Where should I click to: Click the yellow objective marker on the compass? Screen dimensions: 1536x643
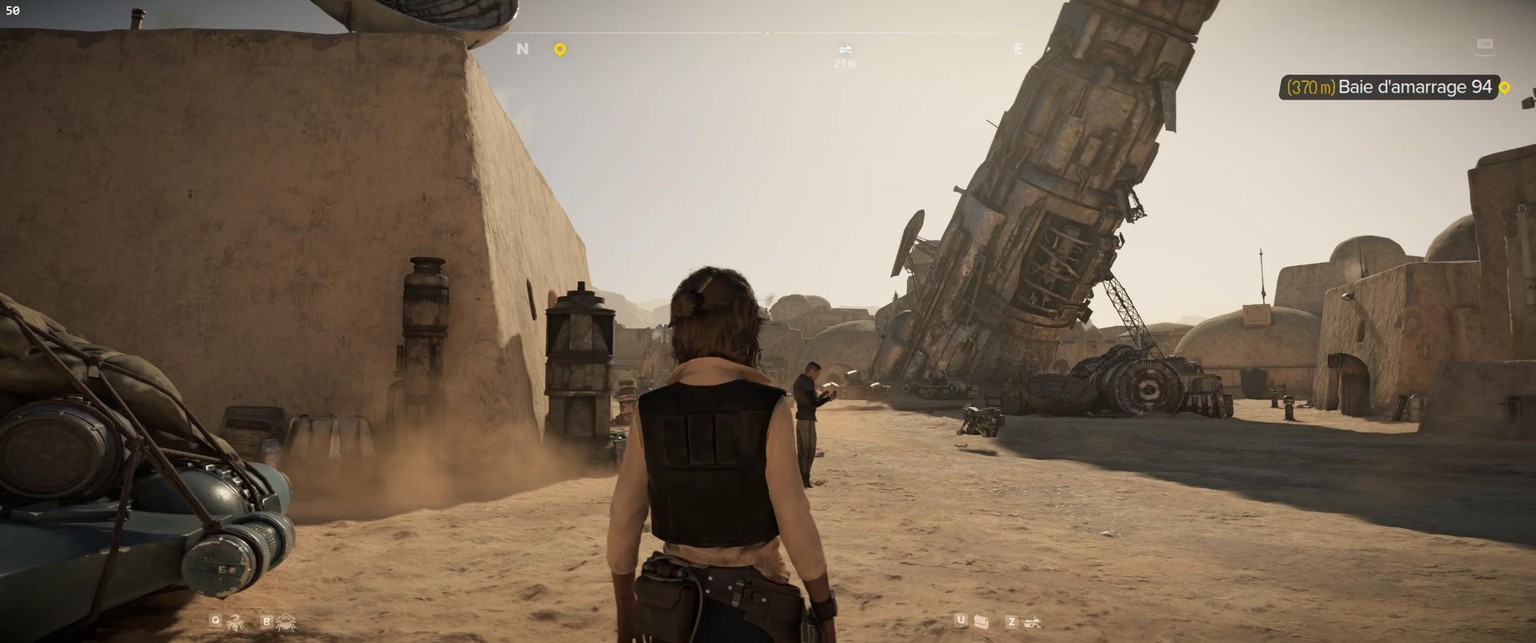(x=560, y=49)
